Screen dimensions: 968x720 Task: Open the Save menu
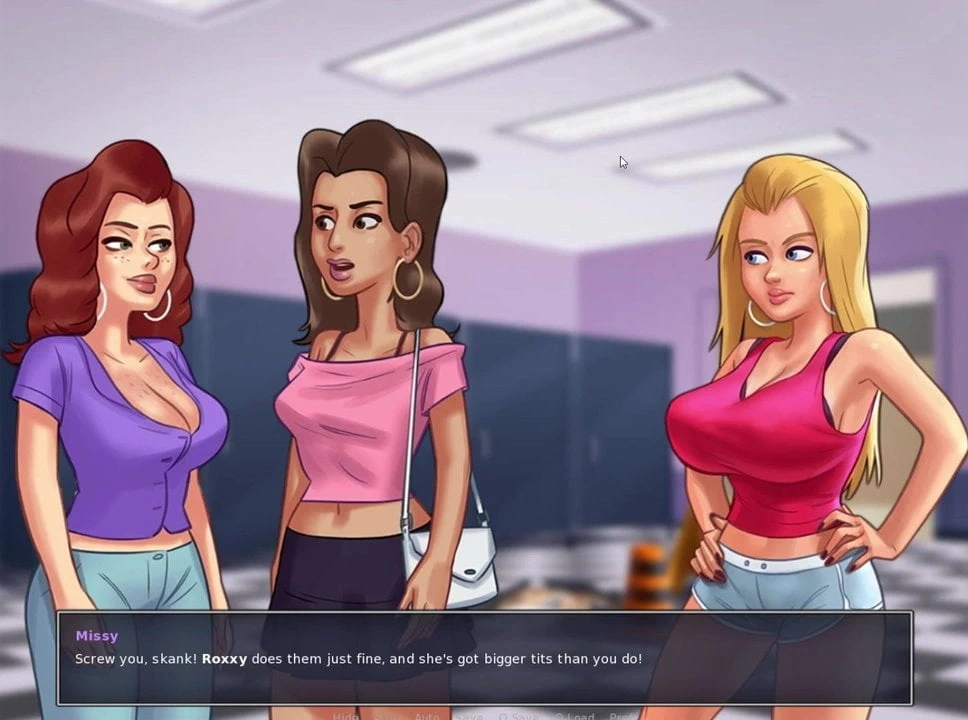[469, 716]
